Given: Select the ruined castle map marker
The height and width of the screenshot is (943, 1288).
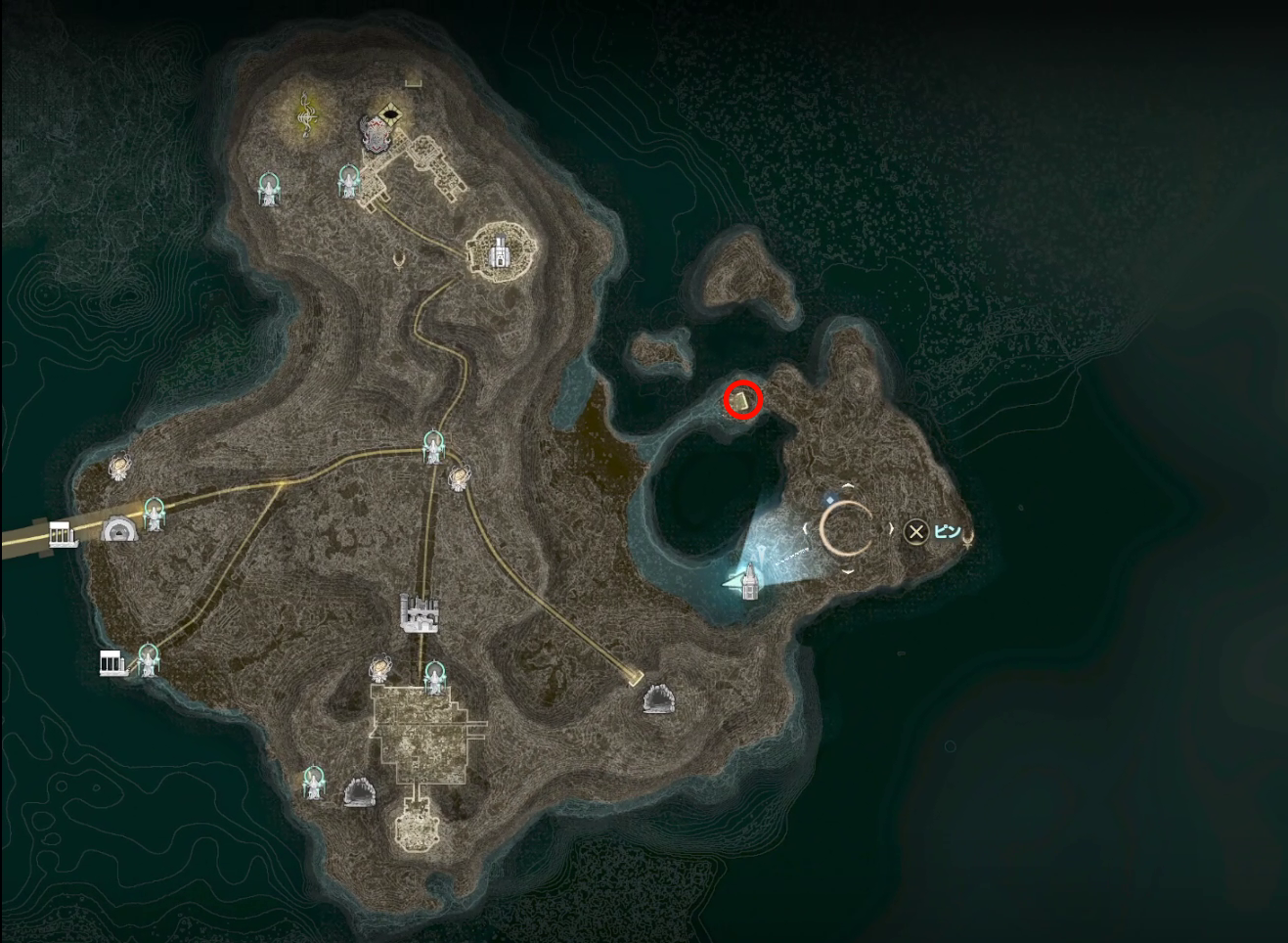Looking at the screenshot, I should [x=421, y=612].
